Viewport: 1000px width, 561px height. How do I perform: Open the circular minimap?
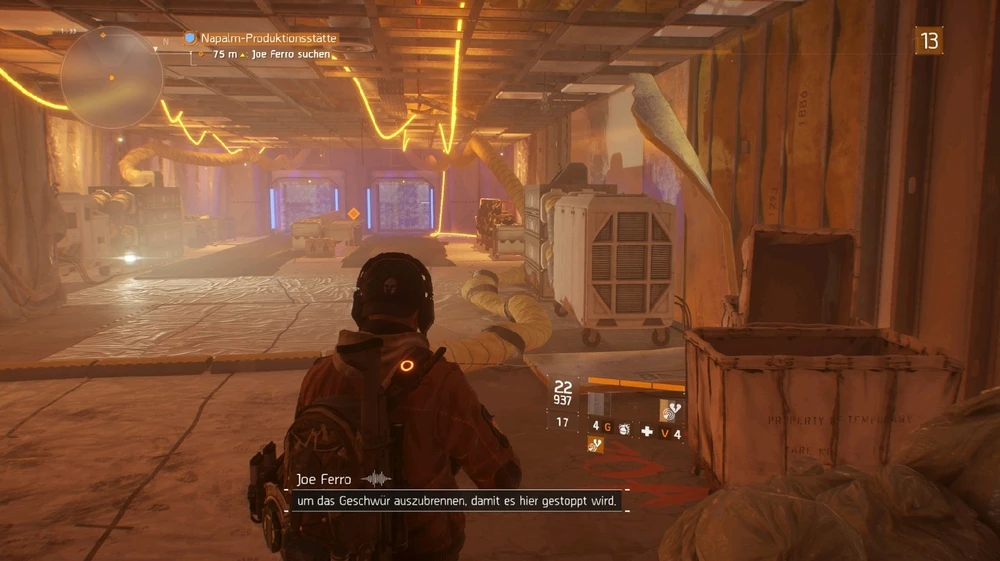click(111, 76)
